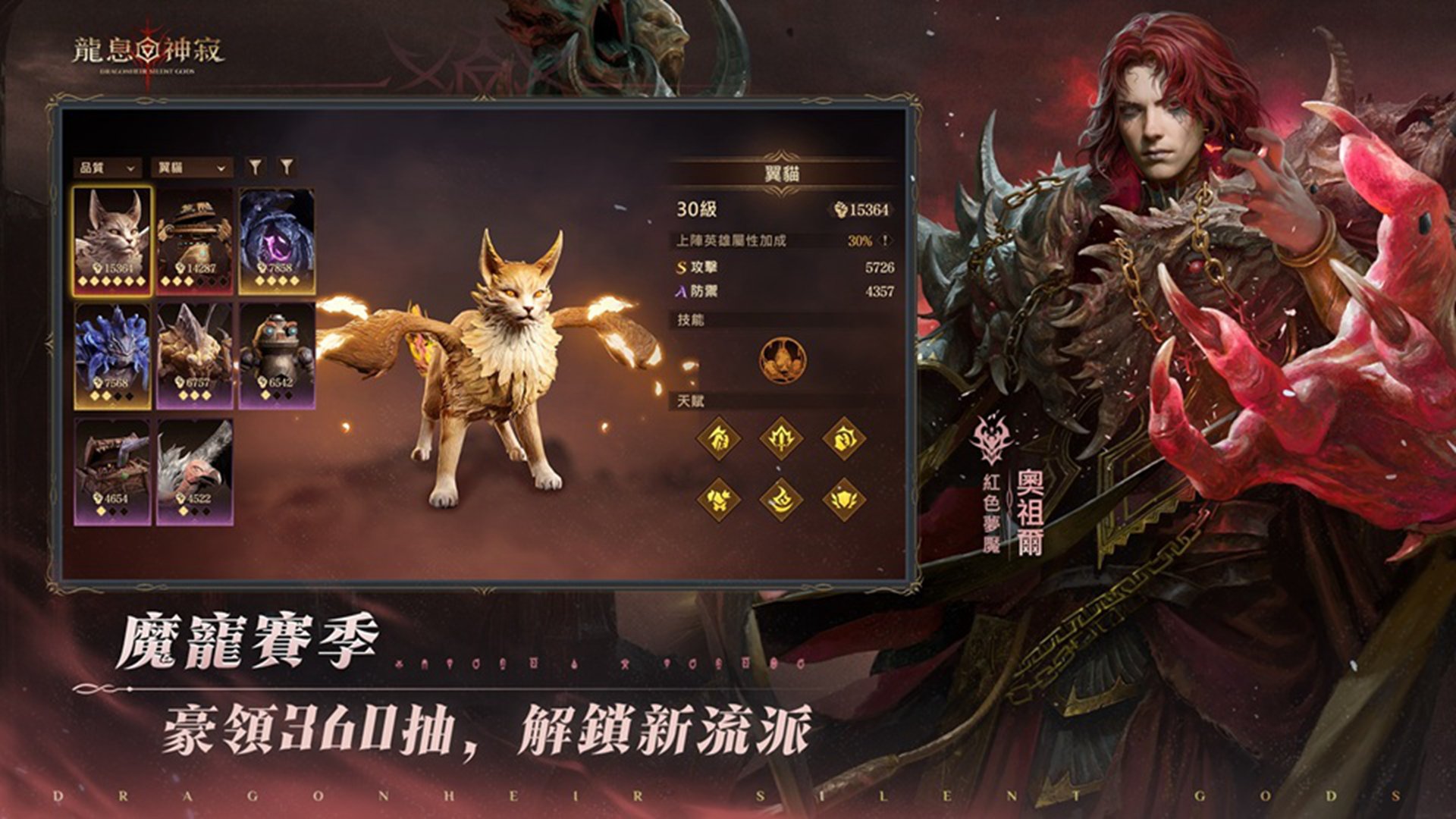Image resolution: width=1456 pixels, height=819 pixels.
Task: Click the fist power icon next to 15364
Action: [842, 209]
